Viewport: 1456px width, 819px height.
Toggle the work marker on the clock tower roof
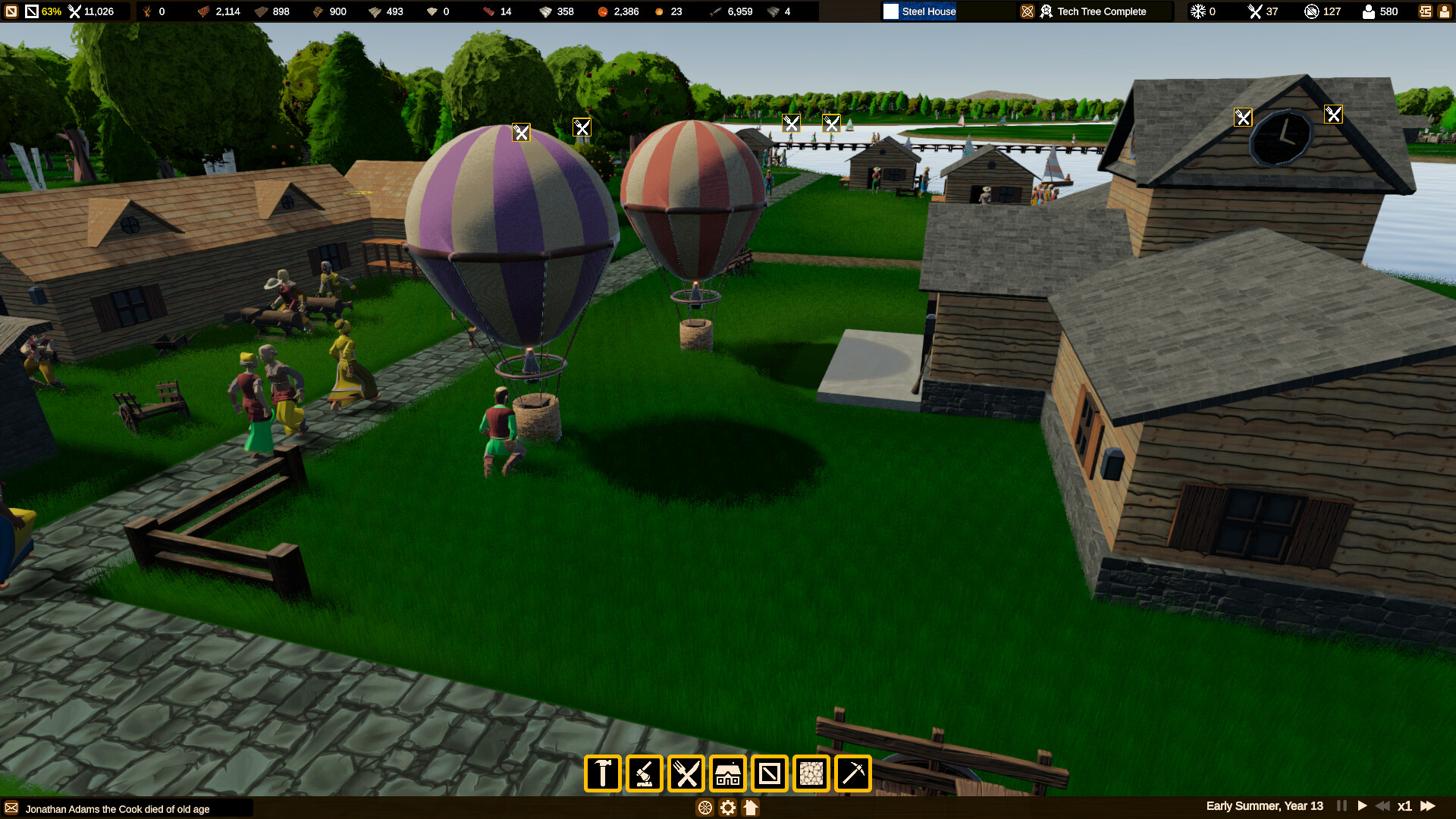[x=1242, y=118]
